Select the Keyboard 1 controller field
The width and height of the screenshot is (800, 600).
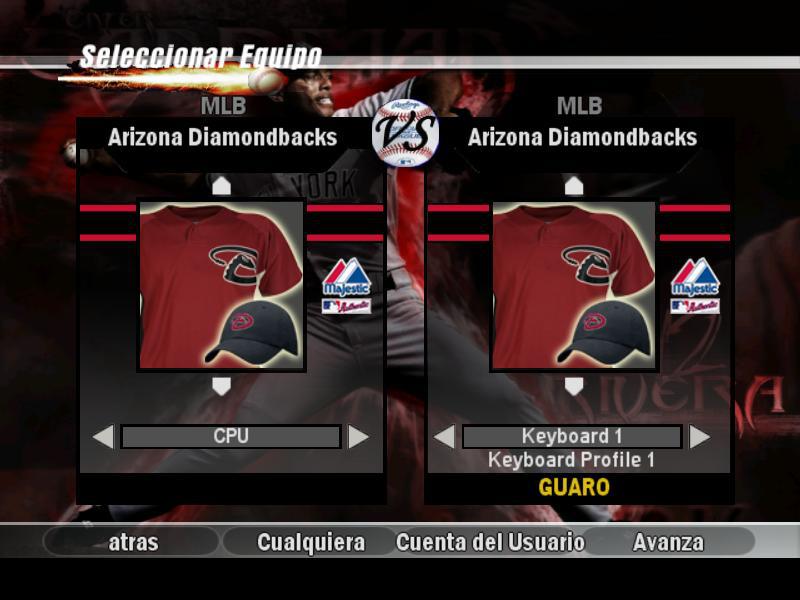[x=572, y=437]
